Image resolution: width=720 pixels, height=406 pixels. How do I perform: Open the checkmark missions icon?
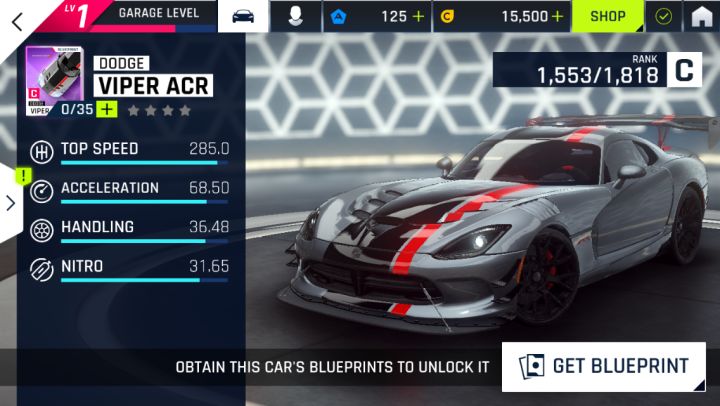tap(662, 17)
